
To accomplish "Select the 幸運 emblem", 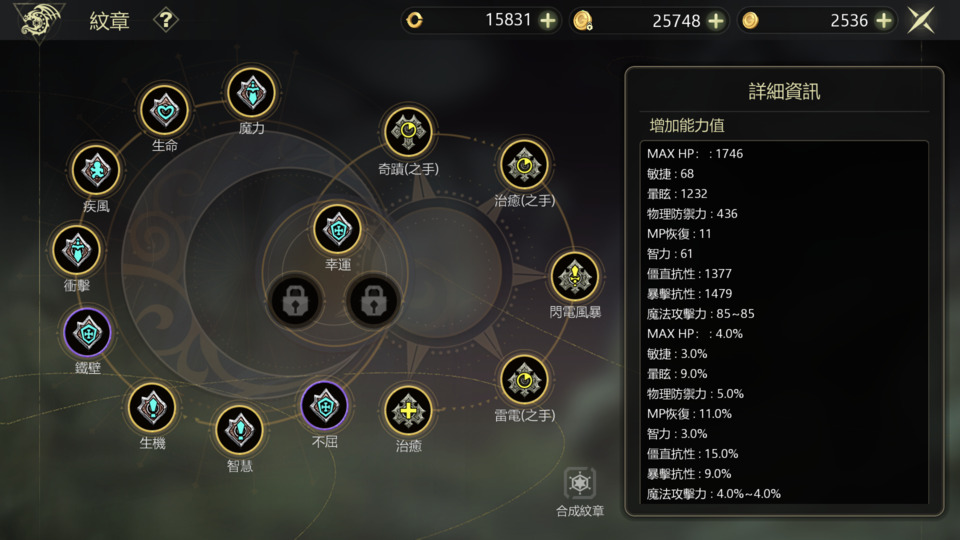I will [x=338, y=229].
